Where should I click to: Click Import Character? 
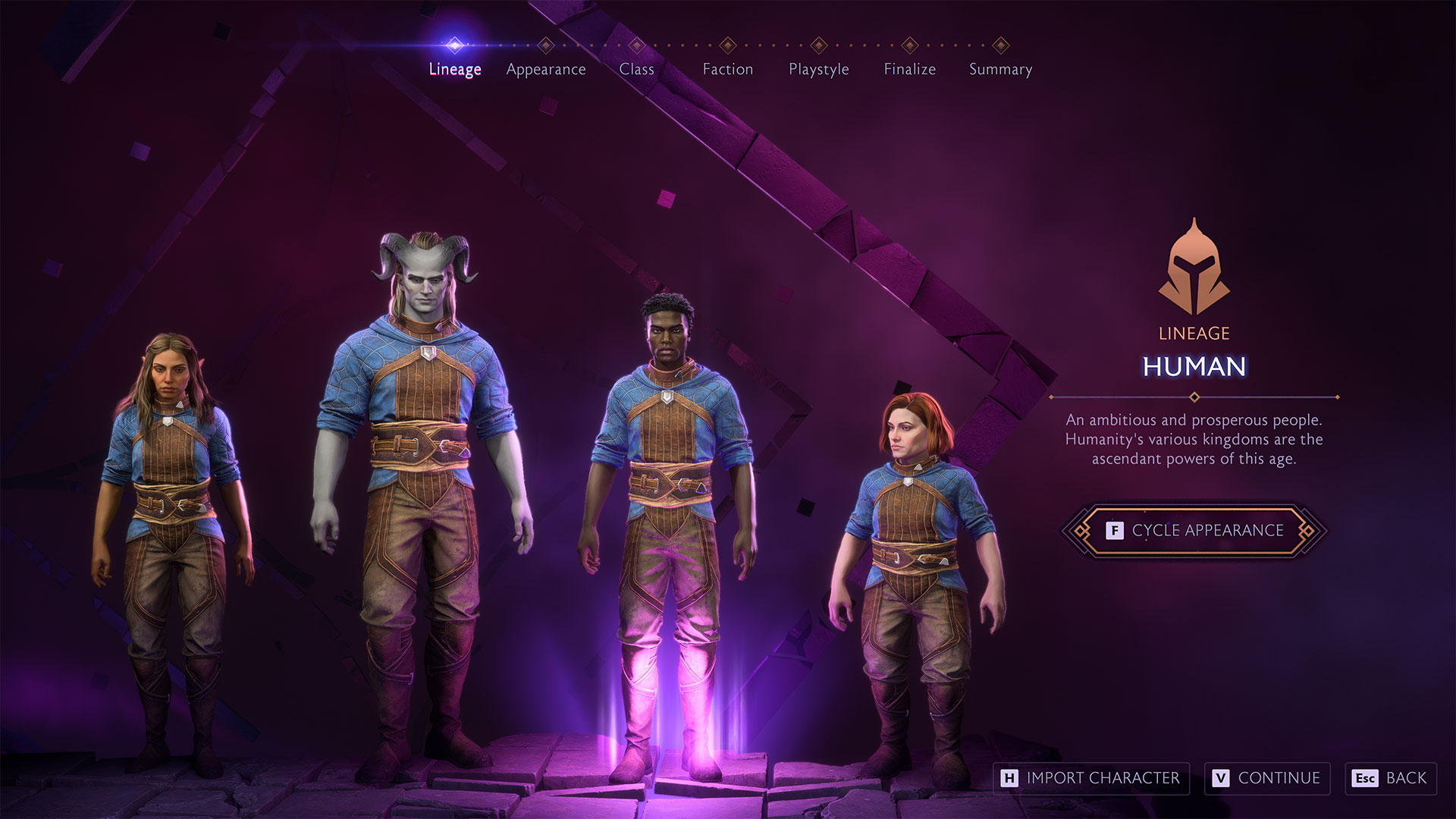(x=1090, y=778)
